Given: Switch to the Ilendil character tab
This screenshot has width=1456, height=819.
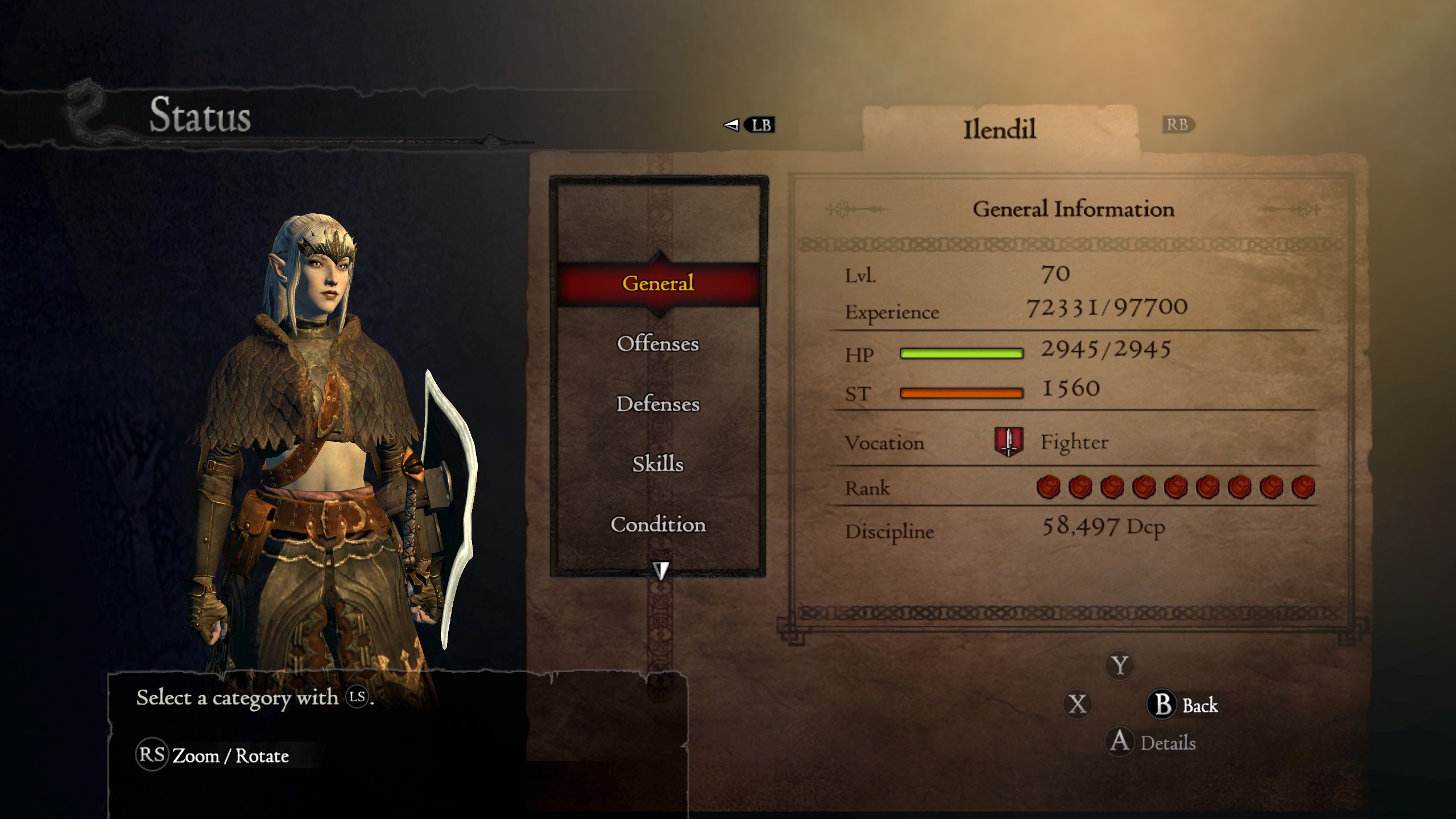Looking at the screenshot, I should (x=1001, y=126).
